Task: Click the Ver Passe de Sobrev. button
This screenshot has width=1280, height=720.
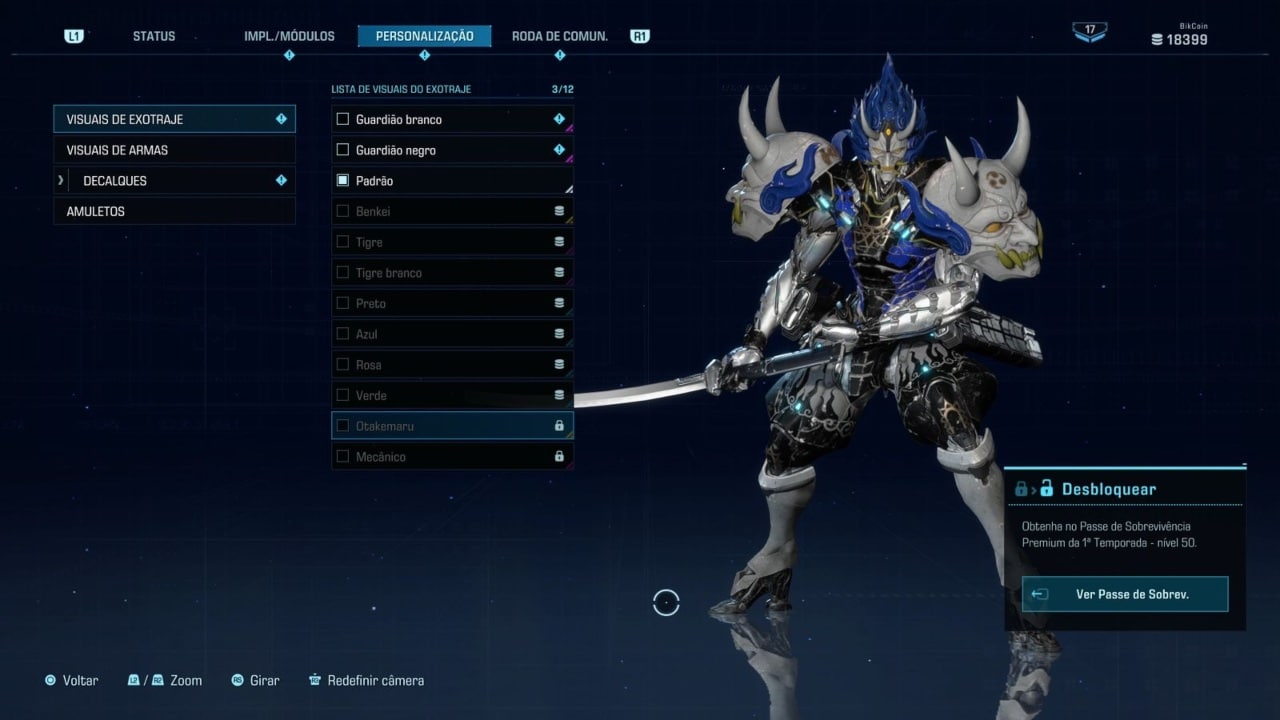Action: tap(1125, 594)
